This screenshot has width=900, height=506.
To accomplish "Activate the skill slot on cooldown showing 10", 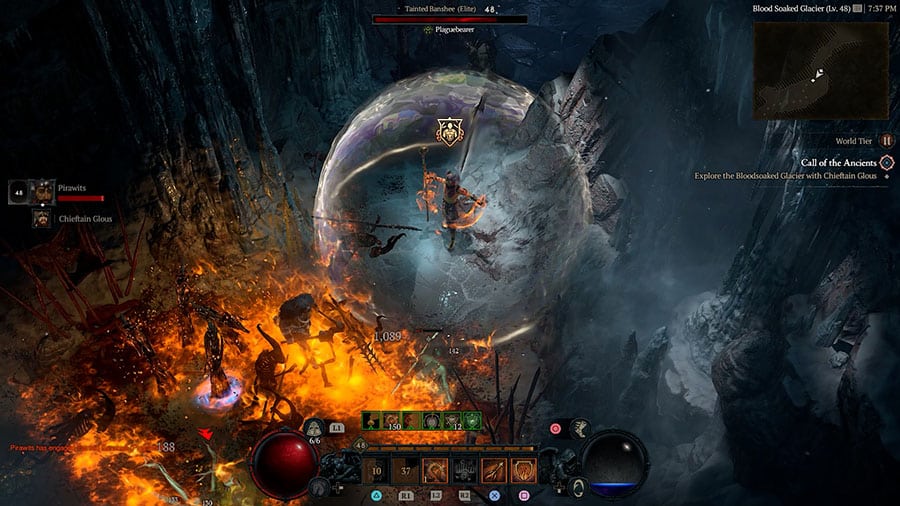I will [x=376, y=470].
